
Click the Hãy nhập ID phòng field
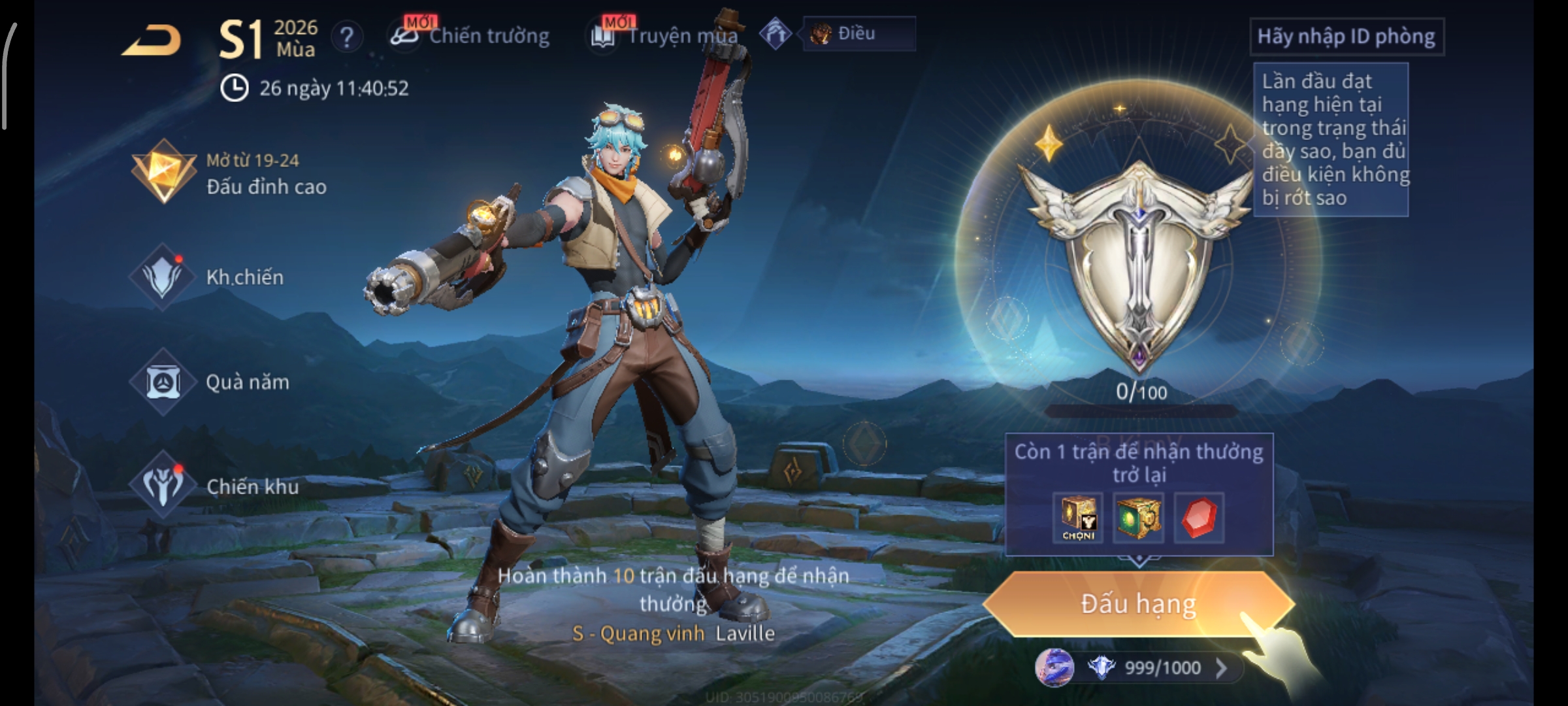(1346, 37)
